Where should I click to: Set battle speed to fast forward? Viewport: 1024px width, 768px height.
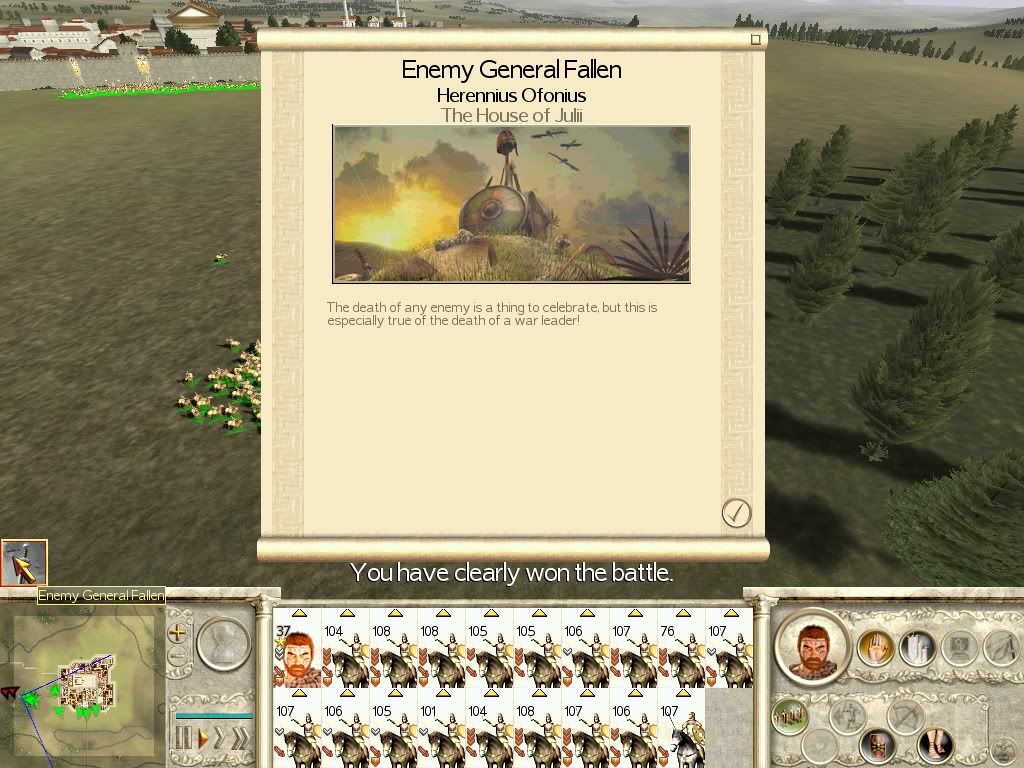coord(219,739)
